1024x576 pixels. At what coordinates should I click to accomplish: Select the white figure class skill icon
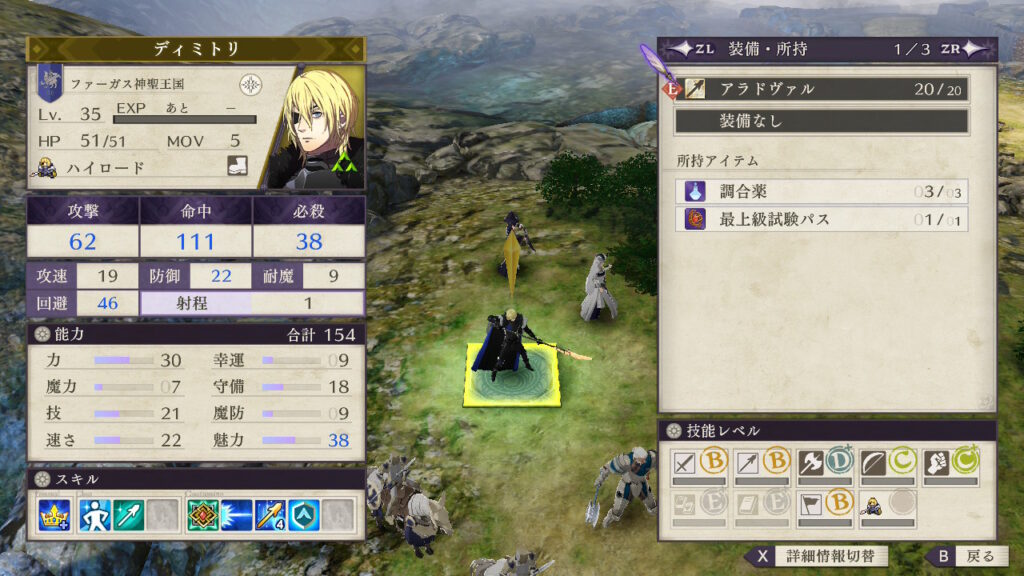[95, 514]
